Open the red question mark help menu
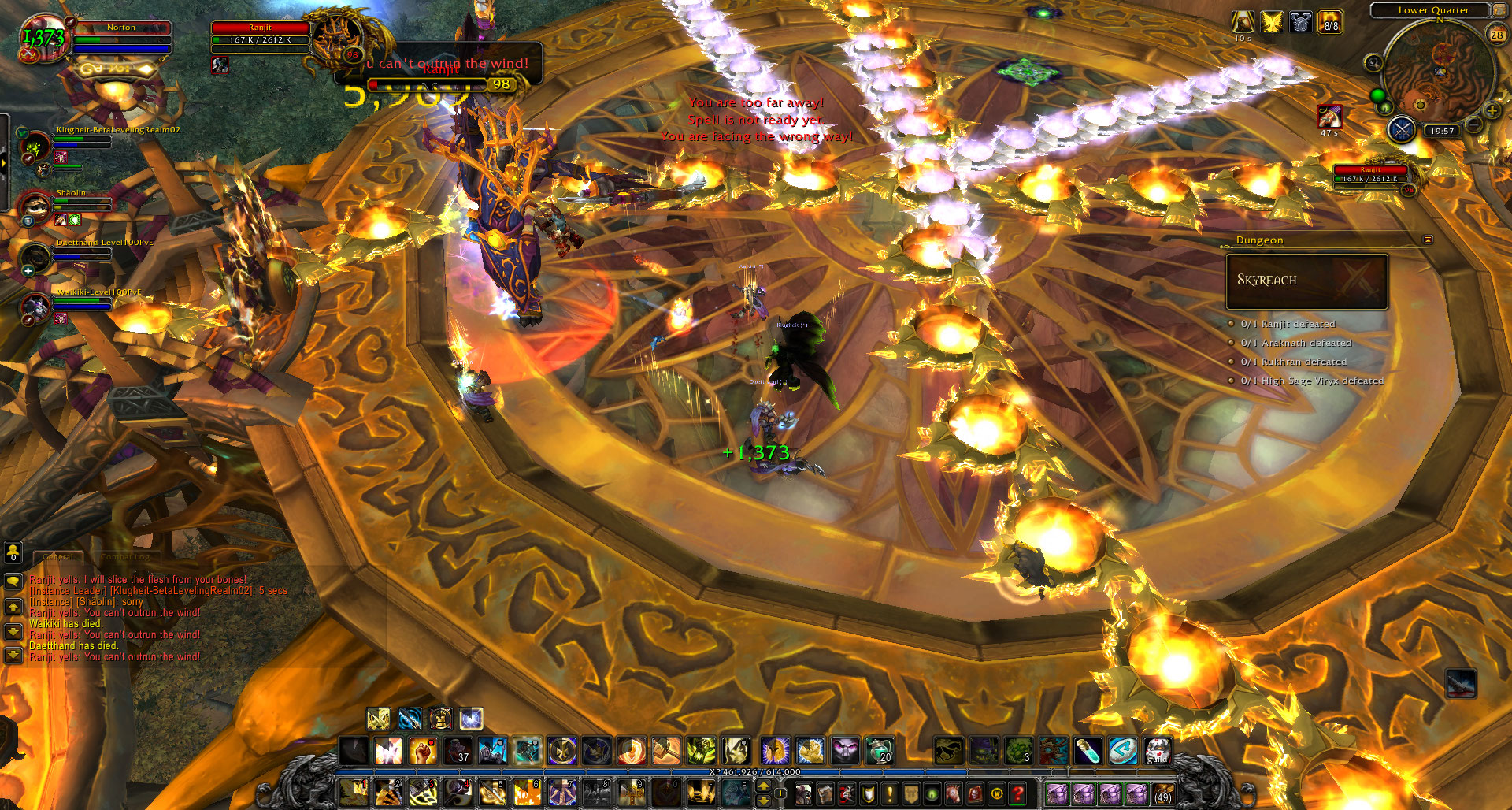Viewport: 1512px width, 810px height. [x=1017, y=793]
